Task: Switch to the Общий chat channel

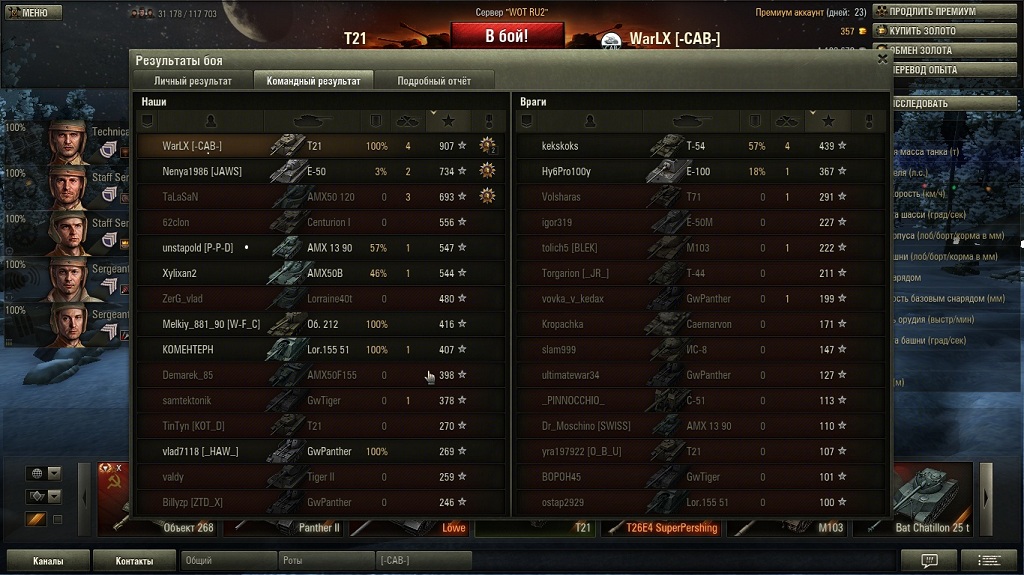Action: pyautogui.click(x=228, y=561)
